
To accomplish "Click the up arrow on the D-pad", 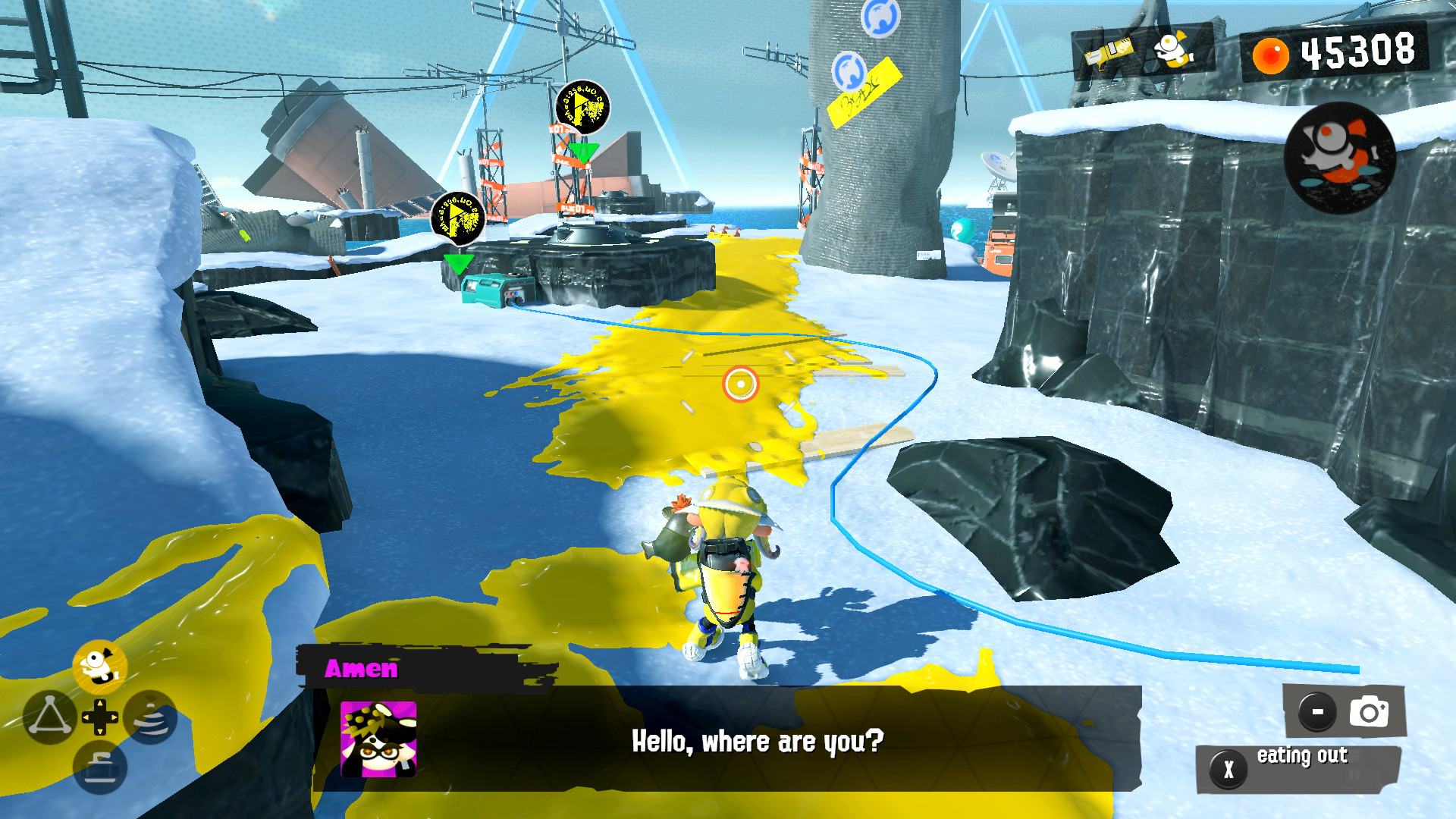I will [100, 703].
